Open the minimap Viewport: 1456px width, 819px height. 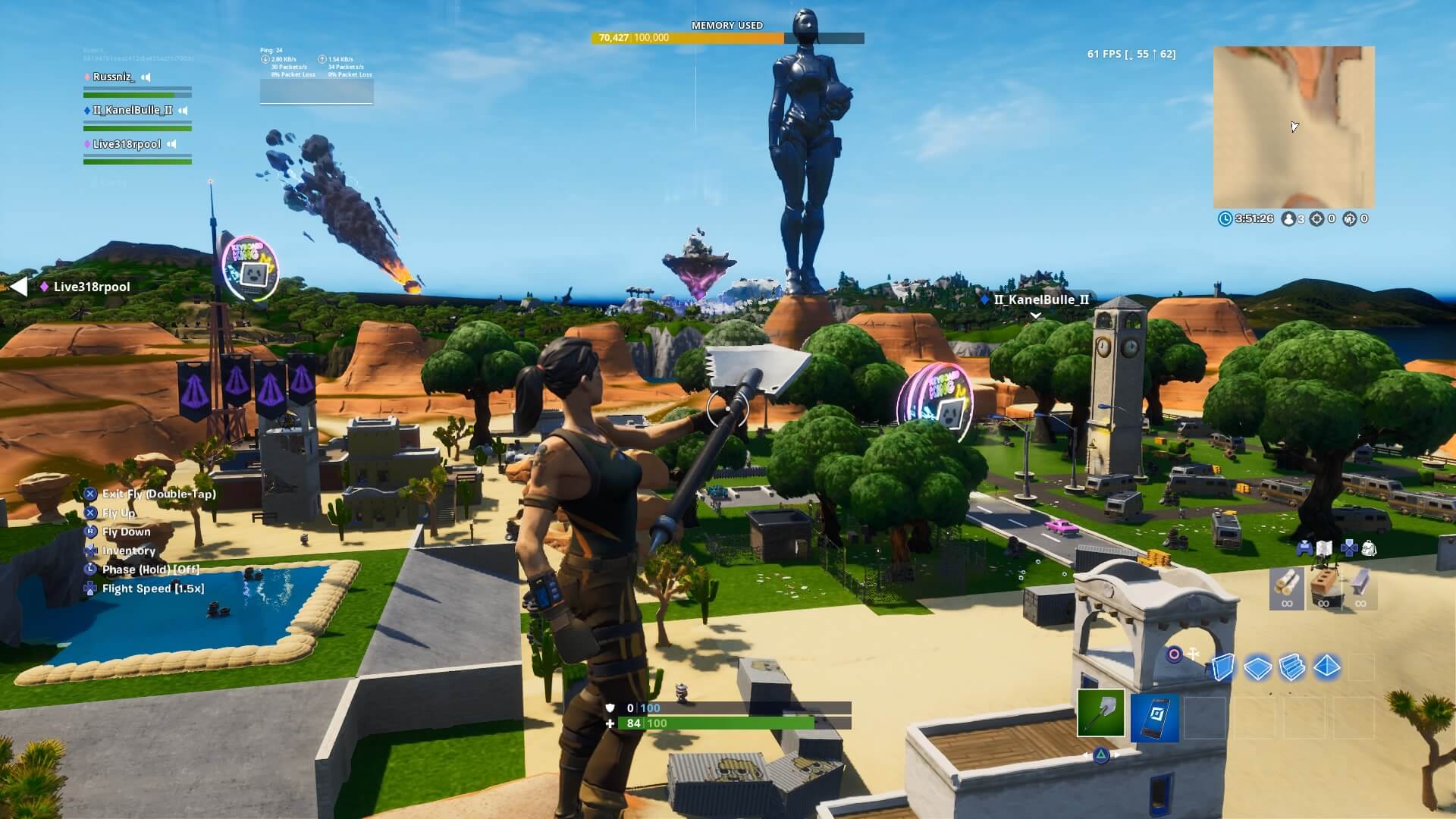[x=1294, y=127]
